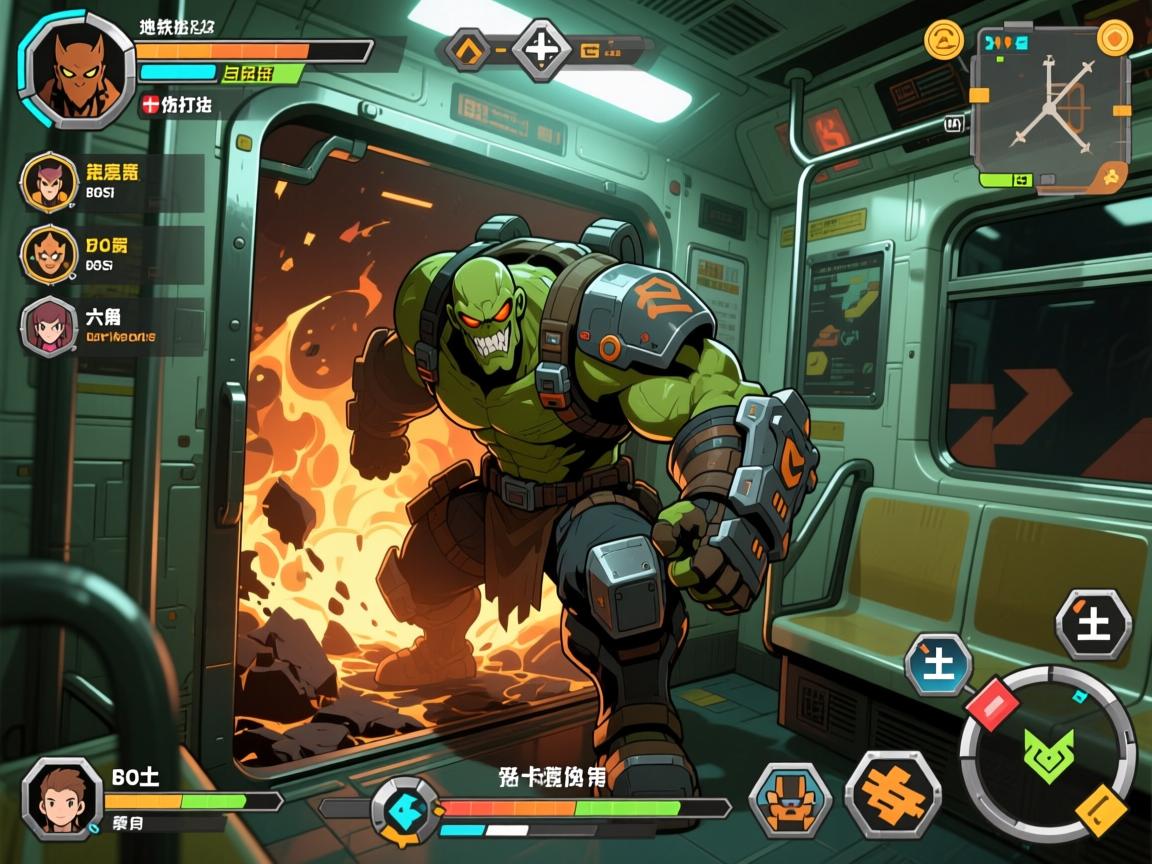Open the subway minimap
1152x864 pixels.
click(x=1051, y=106)
